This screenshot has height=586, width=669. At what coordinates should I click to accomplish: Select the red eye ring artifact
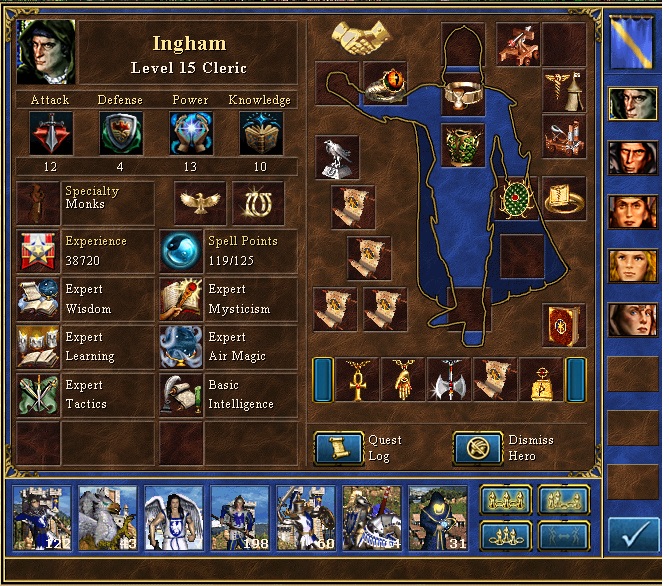[384, 84]
